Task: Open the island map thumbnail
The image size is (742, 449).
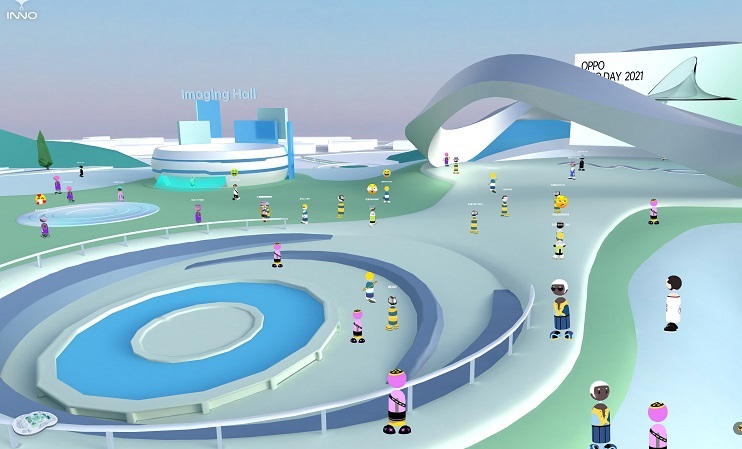Action: click(33, 423)
